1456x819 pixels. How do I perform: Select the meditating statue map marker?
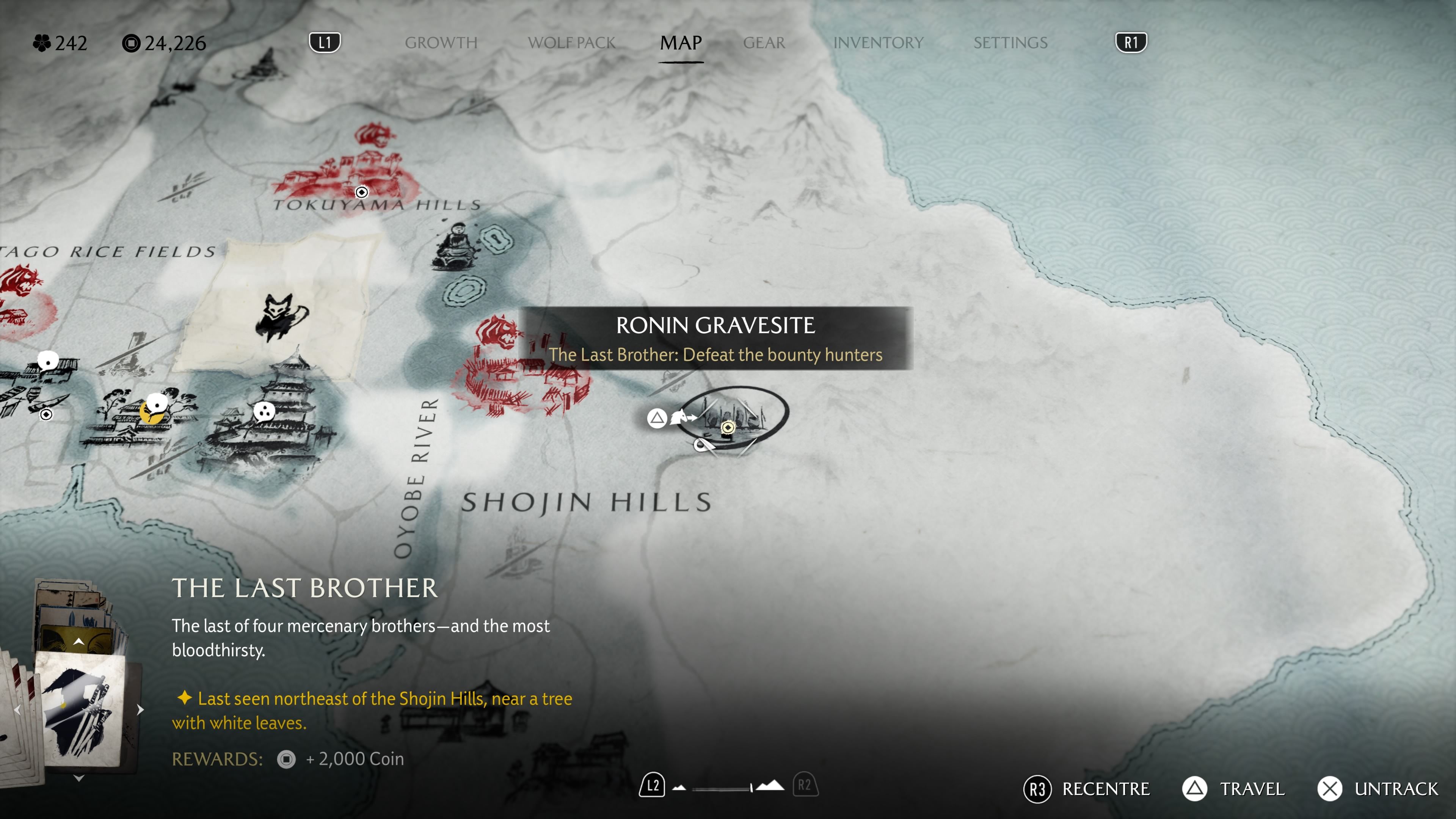coord(455,246)
